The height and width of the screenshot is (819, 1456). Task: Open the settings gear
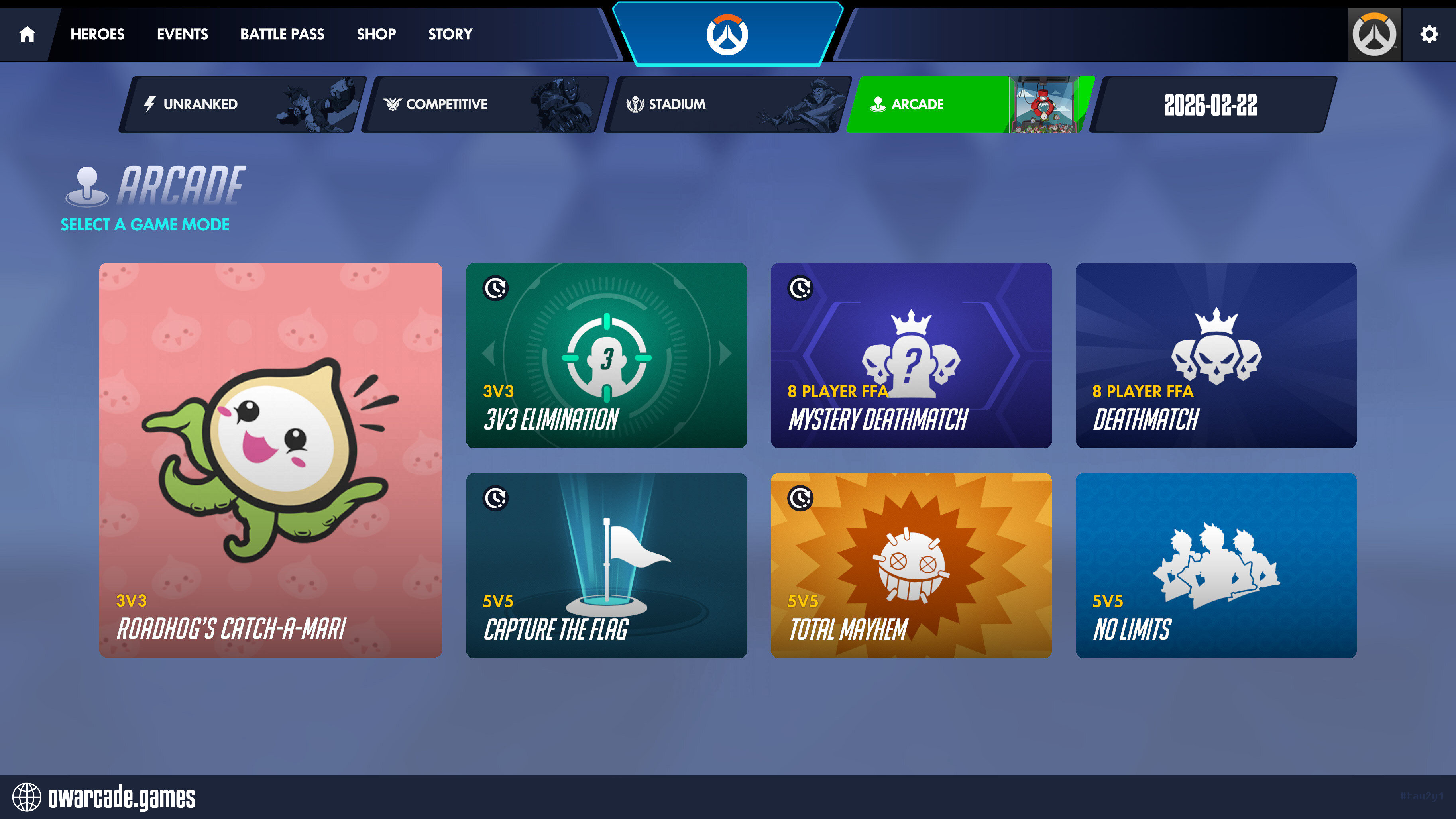[x=1429, y=35]
